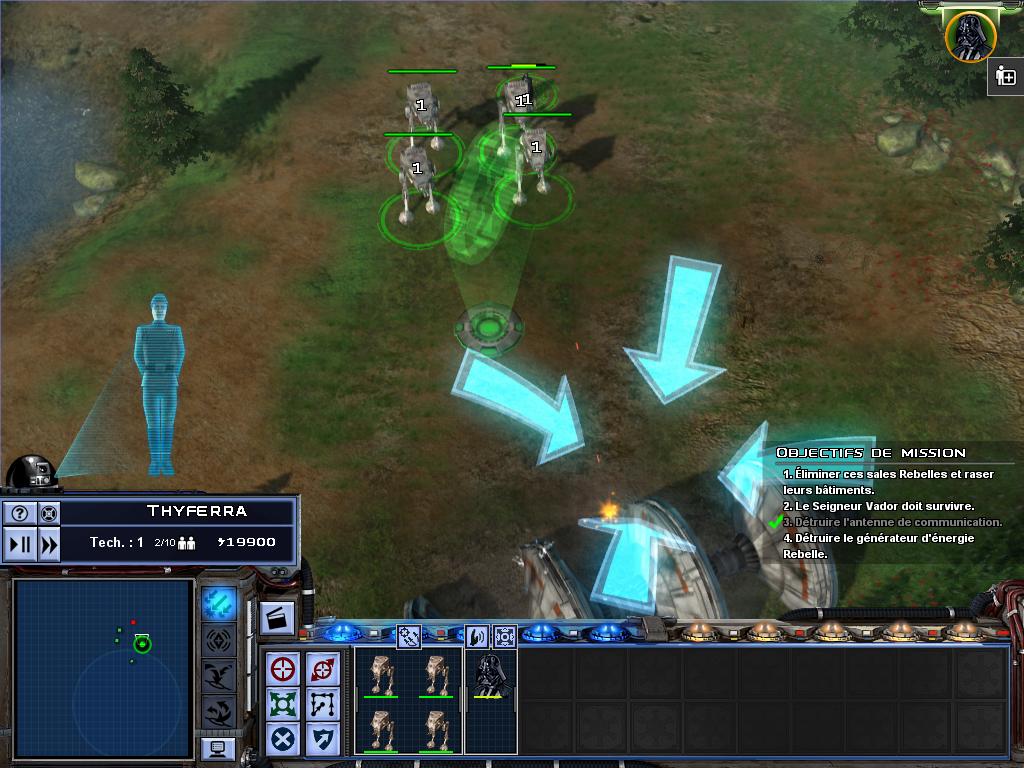Viewport: 1024px width, 768px height.
Task: Click Darth Vader's hero portrait
Action: point(969,35)
